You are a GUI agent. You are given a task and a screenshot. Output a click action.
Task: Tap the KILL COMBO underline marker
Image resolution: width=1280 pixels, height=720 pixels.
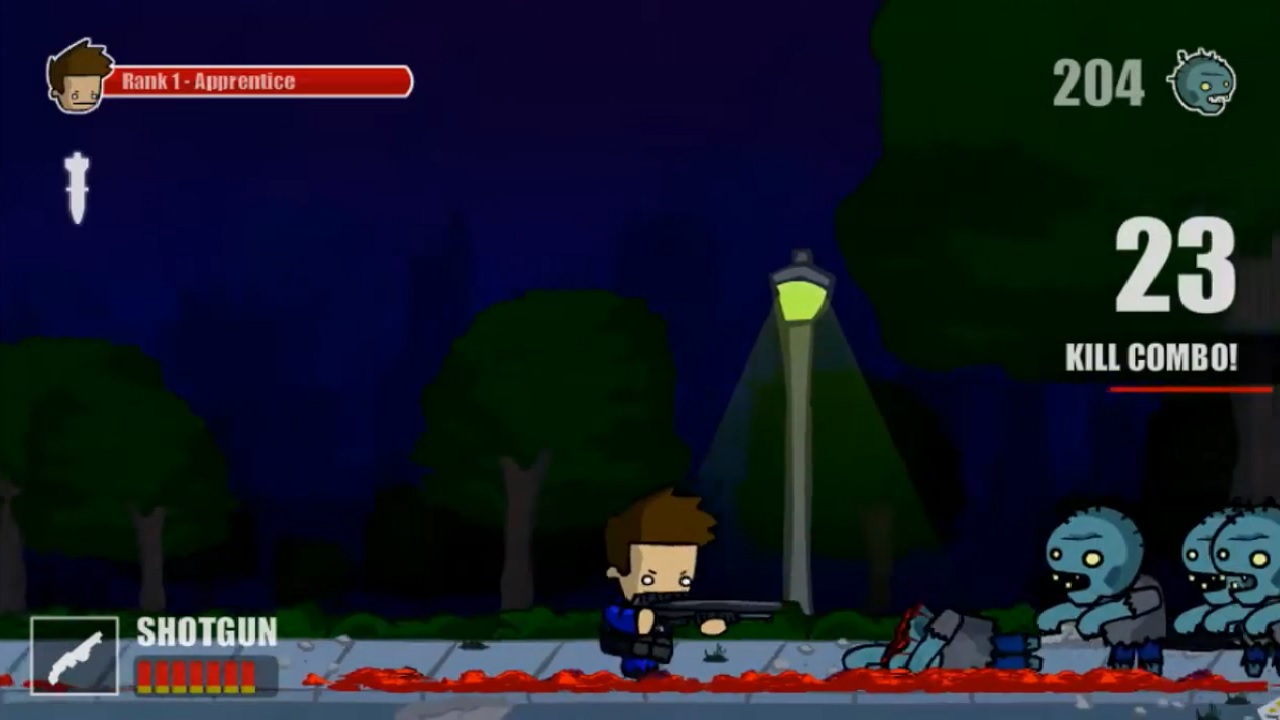click(1190, 390)
